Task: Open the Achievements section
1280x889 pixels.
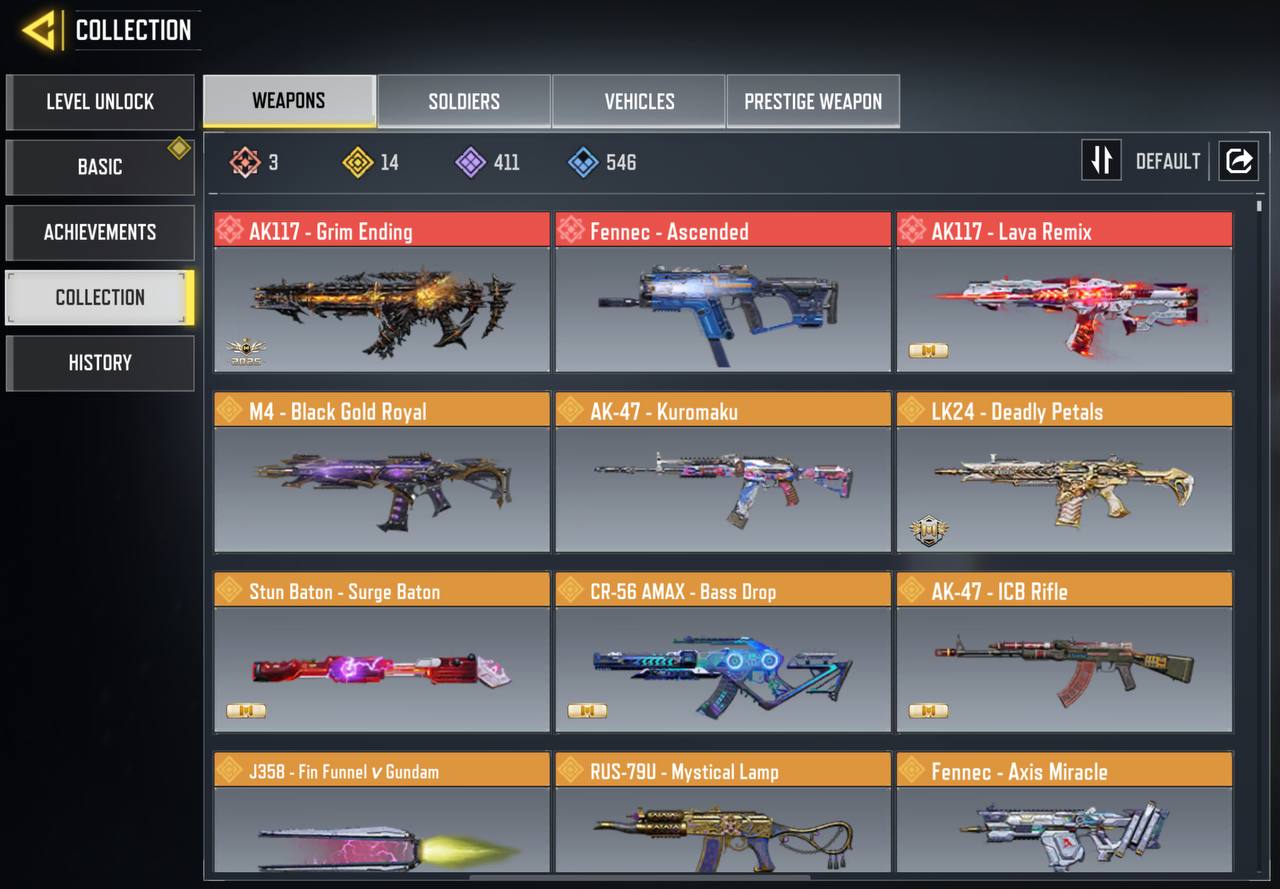Action: coord(100,232)
